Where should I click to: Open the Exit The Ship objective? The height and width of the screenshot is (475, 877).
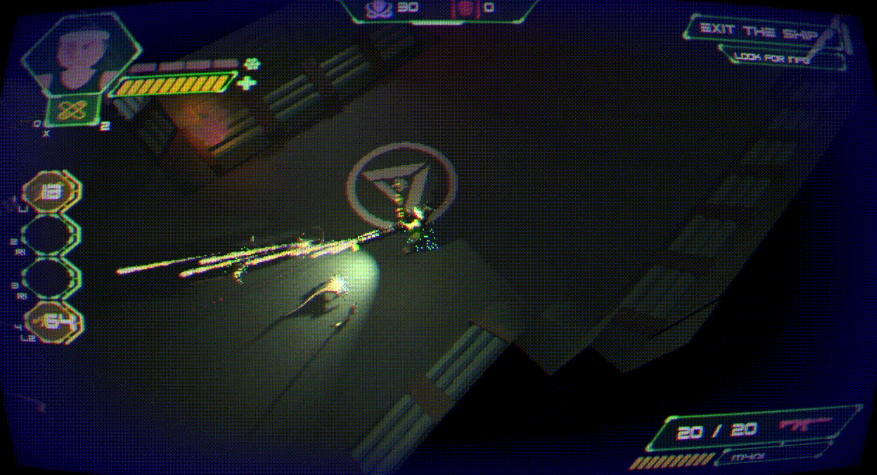[x=760, y=30]
